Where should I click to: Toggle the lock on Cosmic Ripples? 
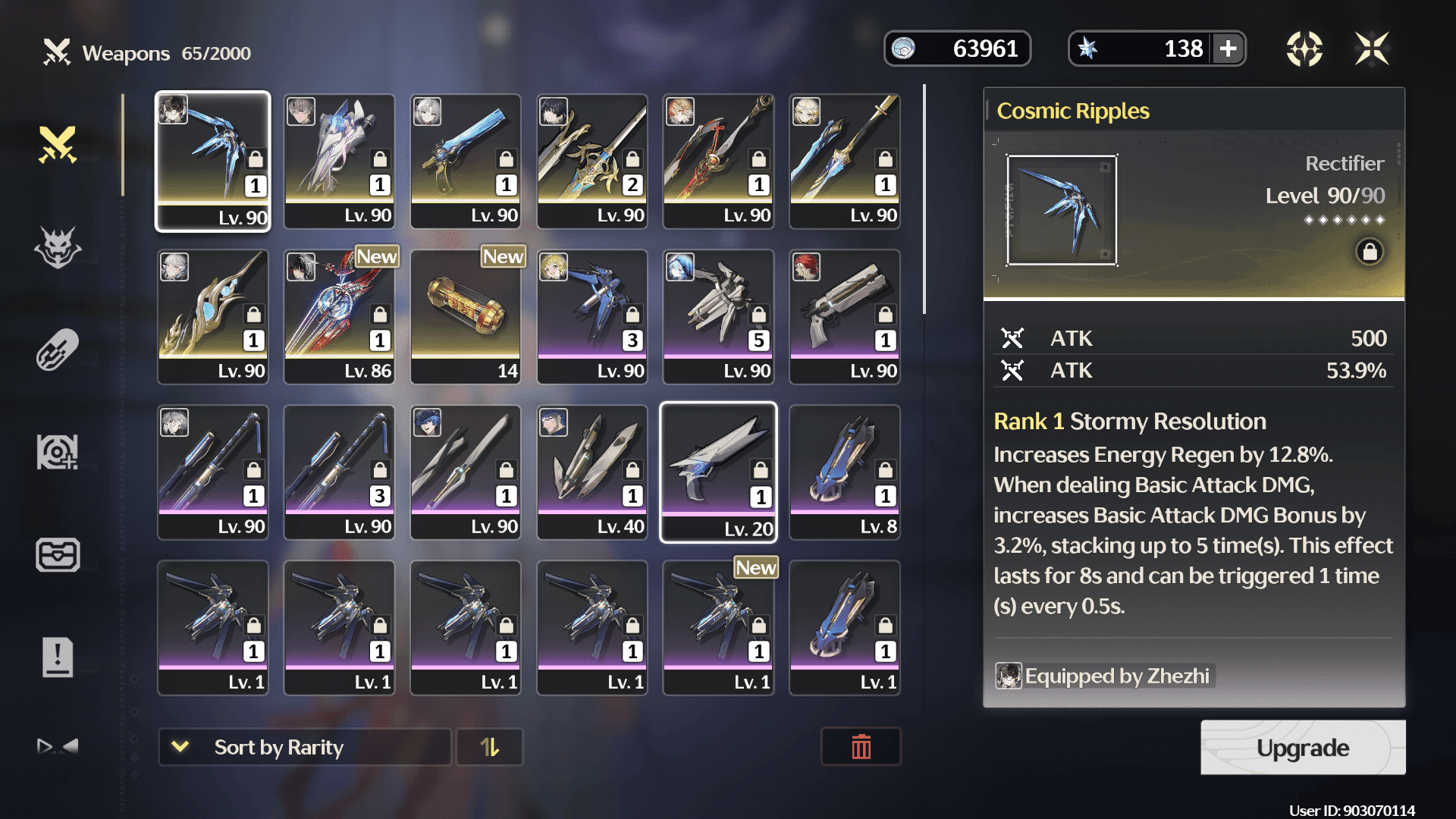click(x=1370, y=252)
